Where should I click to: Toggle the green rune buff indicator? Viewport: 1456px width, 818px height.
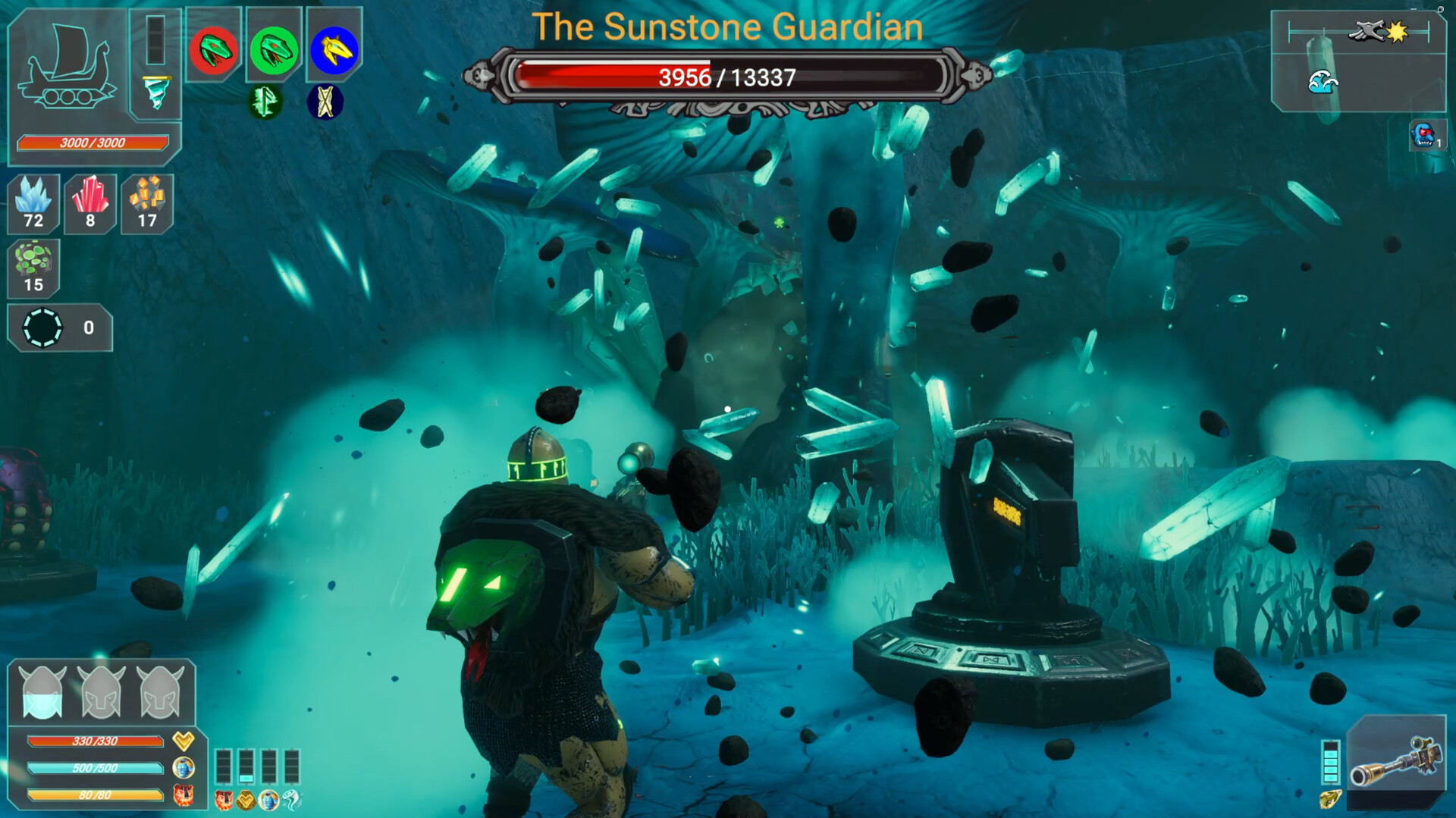(x=265, y=101)
